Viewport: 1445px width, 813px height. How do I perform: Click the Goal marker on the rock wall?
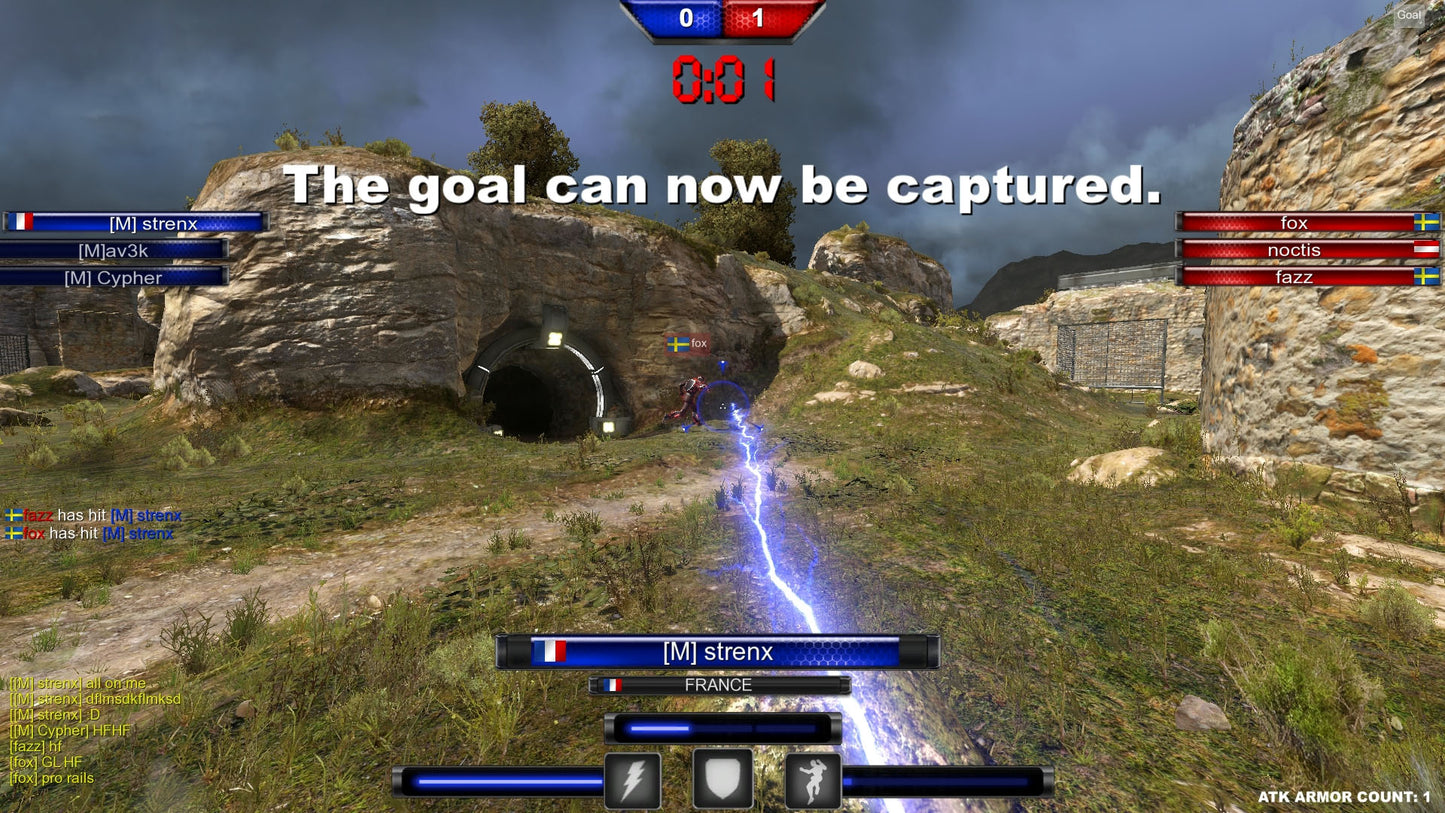click(x=1409, y=15)
